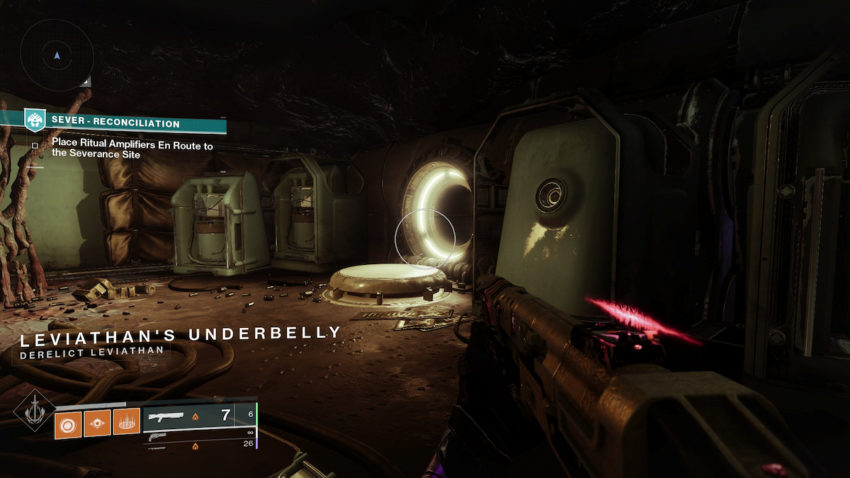Image resolution: width=850 pixels, height=478 pixels.
Task: Select the Sever quest emblem icon
Action: point(35,122)
